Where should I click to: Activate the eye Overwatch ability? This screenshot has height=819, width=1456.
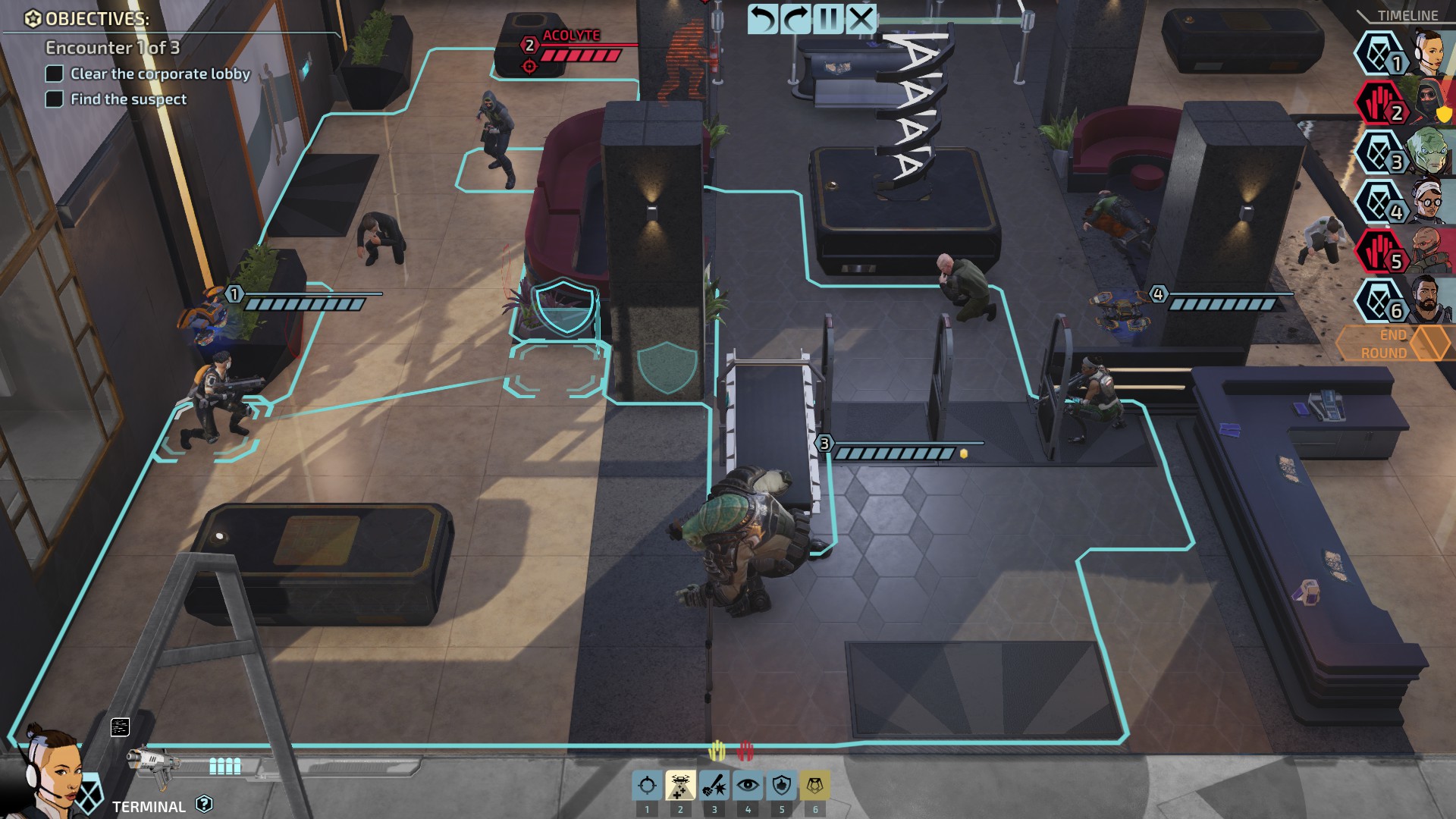point(748,786)
